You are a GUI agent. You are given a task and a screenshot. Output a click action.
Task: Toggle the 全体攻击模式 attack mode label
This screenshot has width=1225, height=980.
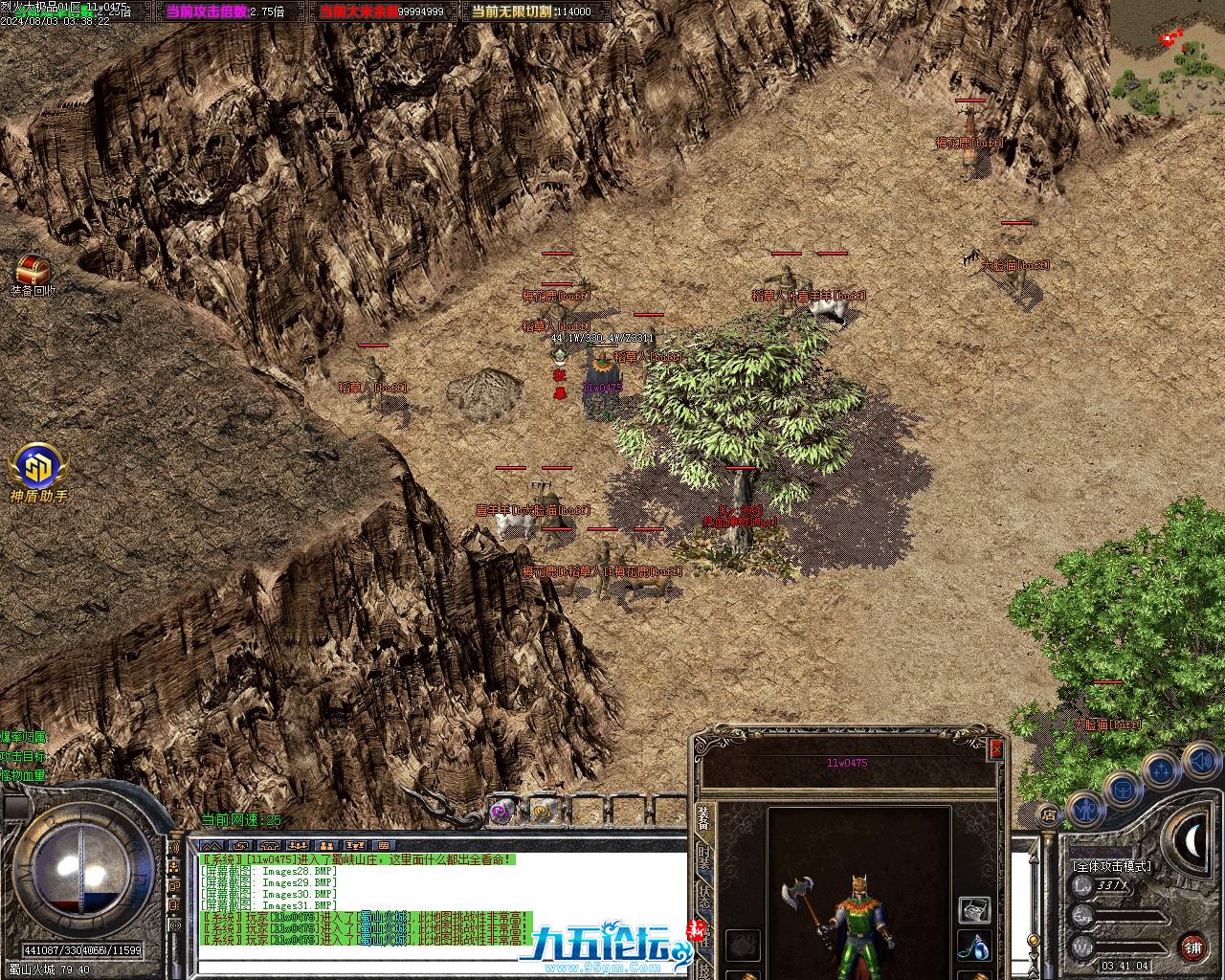(1111, 865)
